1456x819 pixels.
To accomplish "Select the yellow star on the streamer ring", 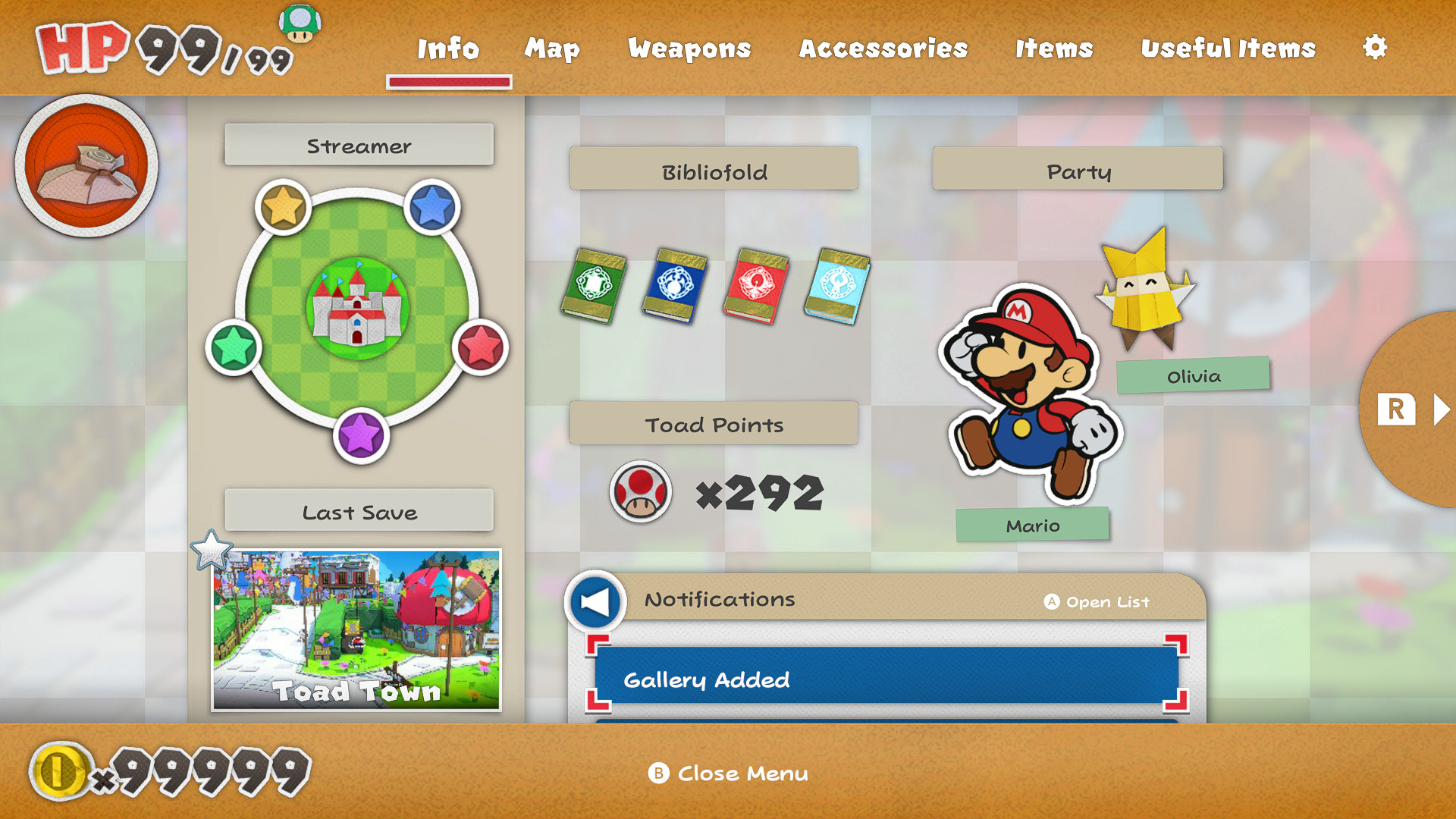I will click(x=284, y=205).
